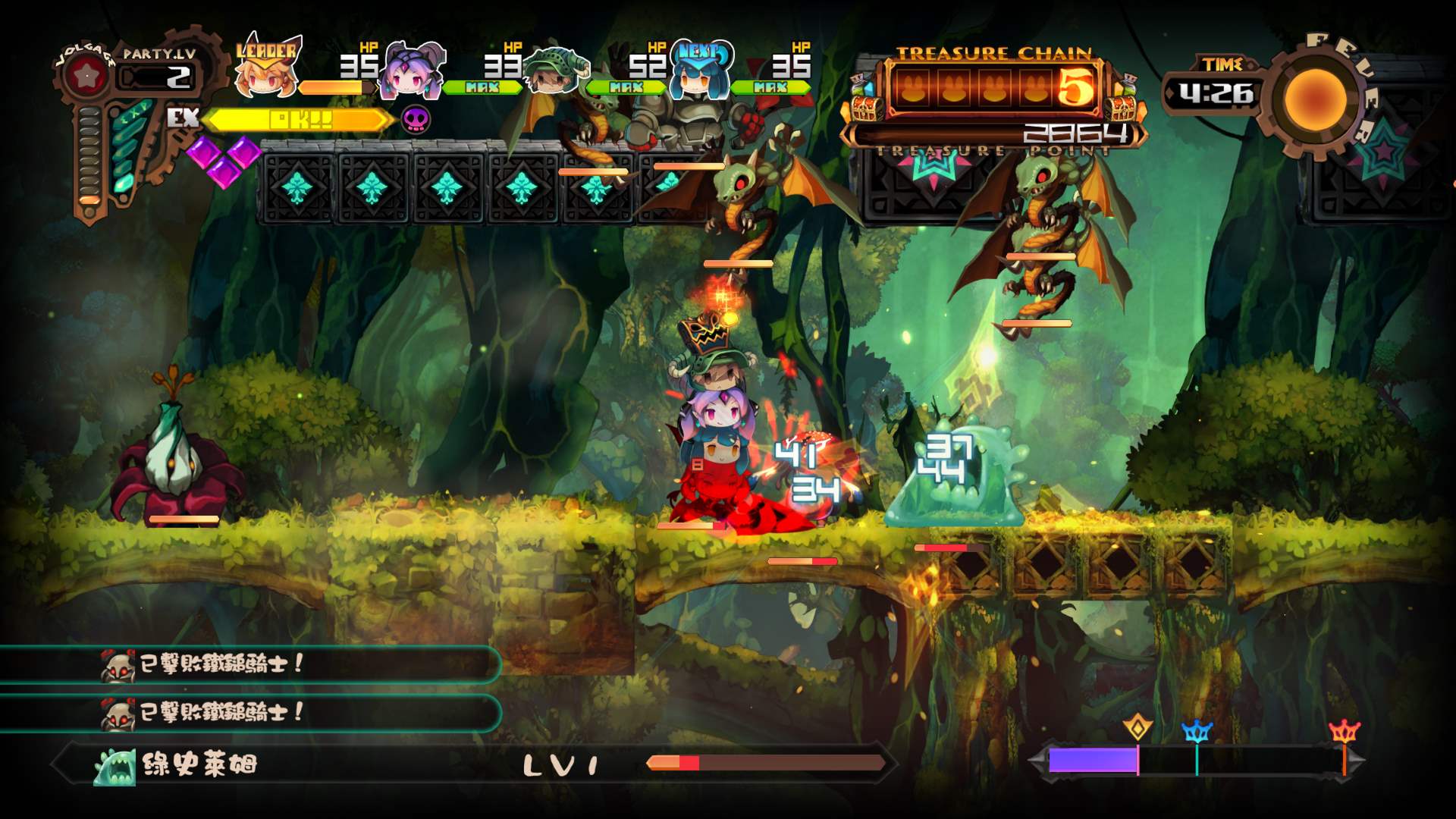Toggle the TIME display panel
Image resolution: width=1456 pixels, height=819 pixels.
point(1219,83)
